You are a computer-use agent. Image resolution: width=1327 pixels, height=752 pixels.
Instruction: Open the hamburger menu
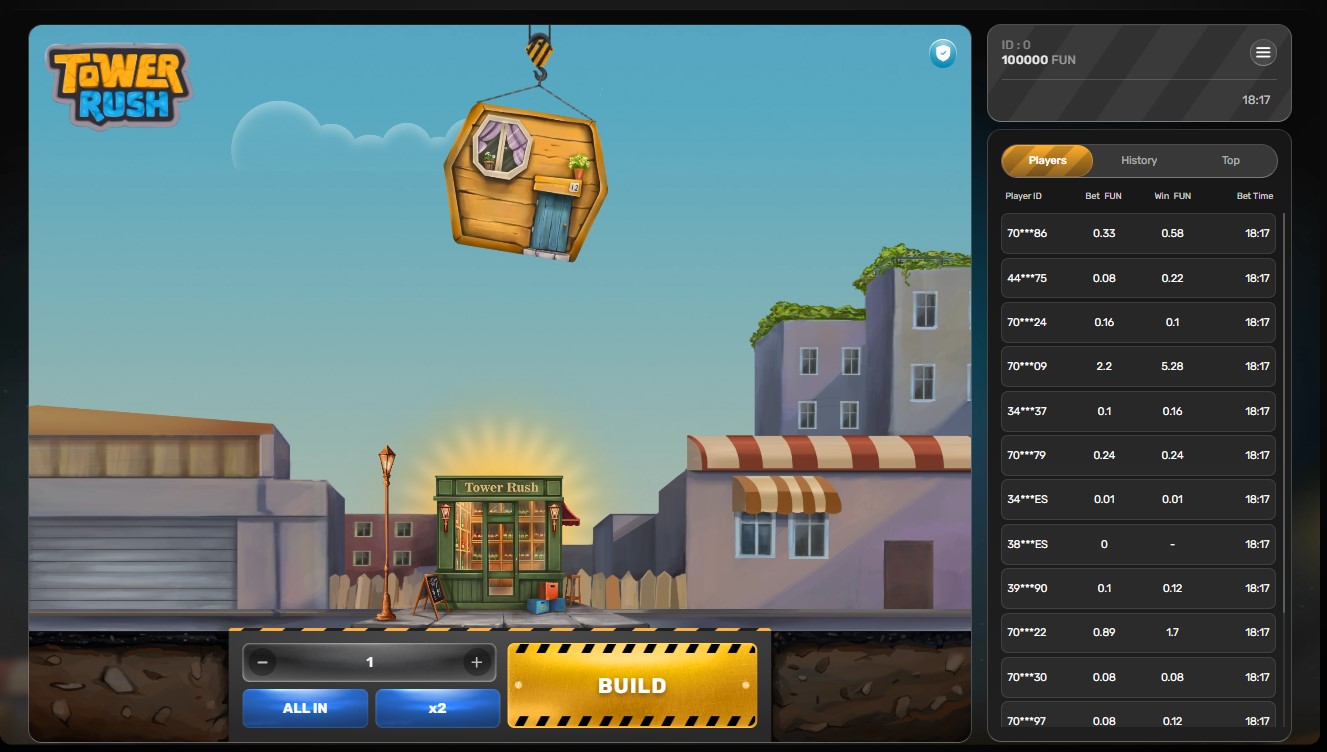(x=1263, y=53)
